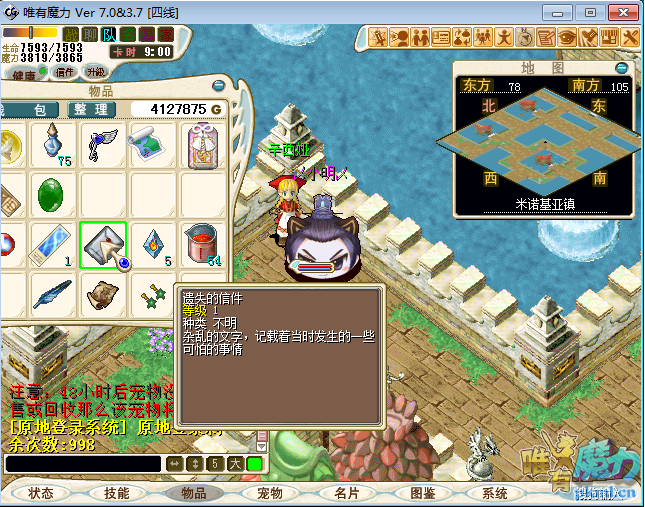645x507 pixels.
Task: Choose the blue feather inventory item
Action: (52, 294)
